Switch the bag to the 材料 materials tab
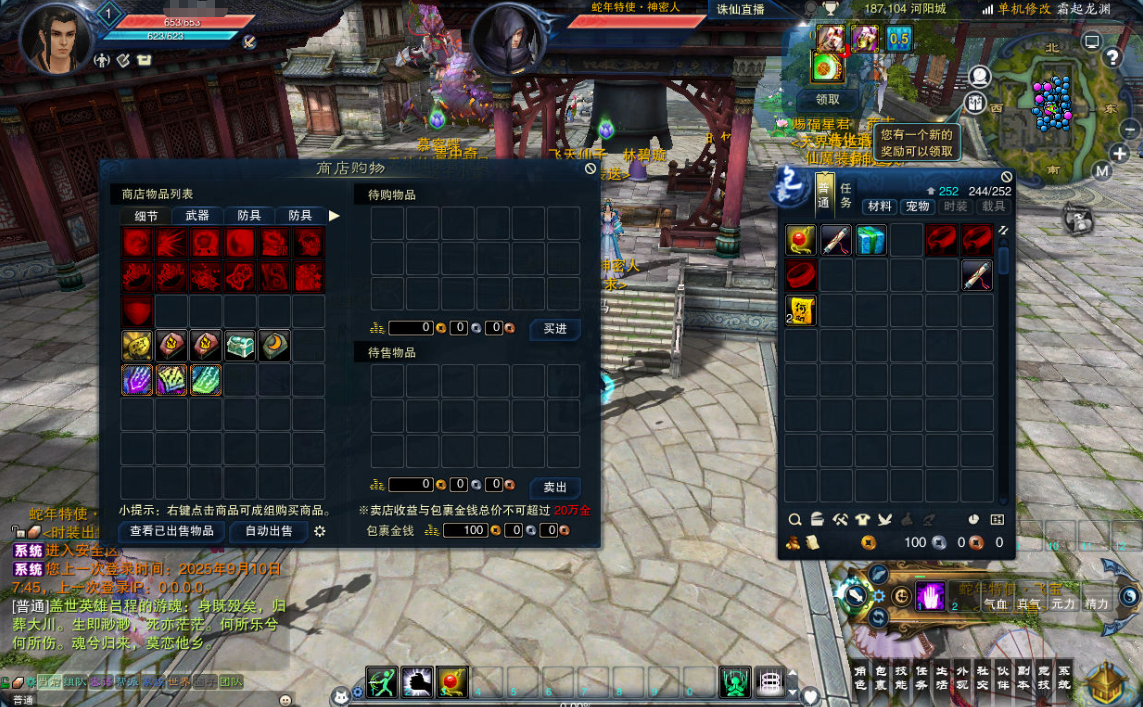Image resolution: width=1143 pixels, height=707 pixels. [x=880, y=206]
